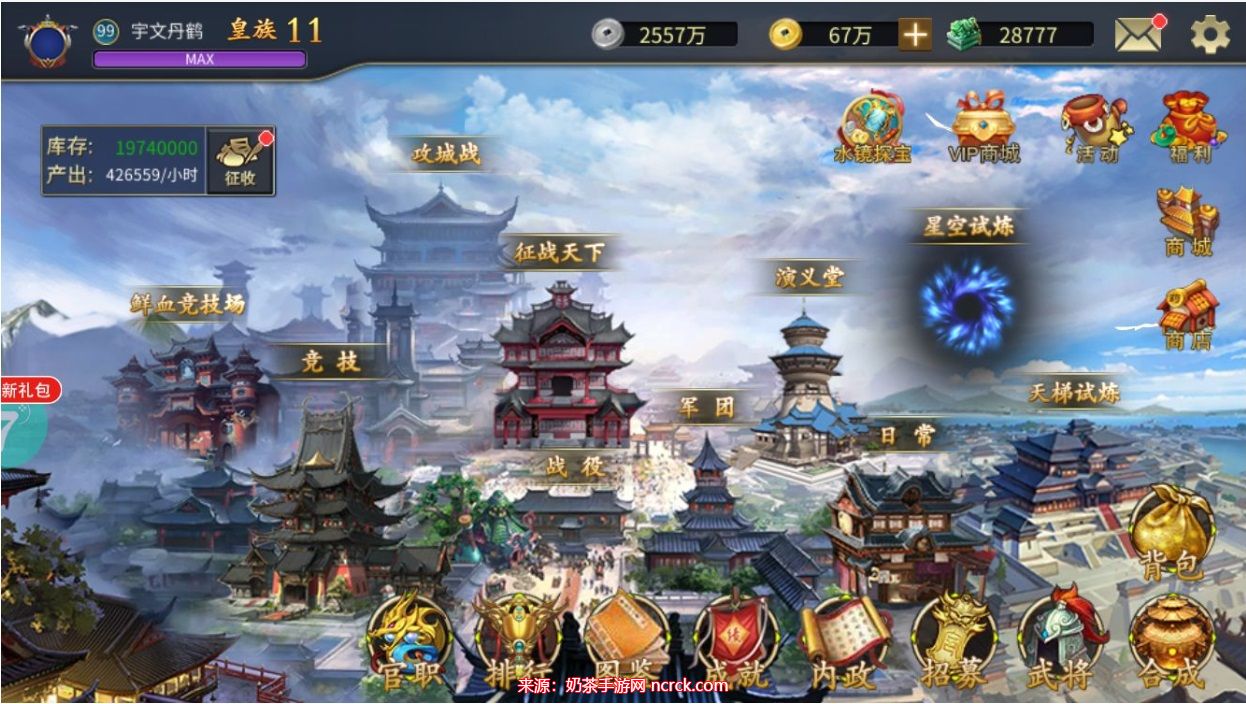Open the 招募 recruit menu
This screenshot has height=704, width=1246.
(x=954, y=642)
